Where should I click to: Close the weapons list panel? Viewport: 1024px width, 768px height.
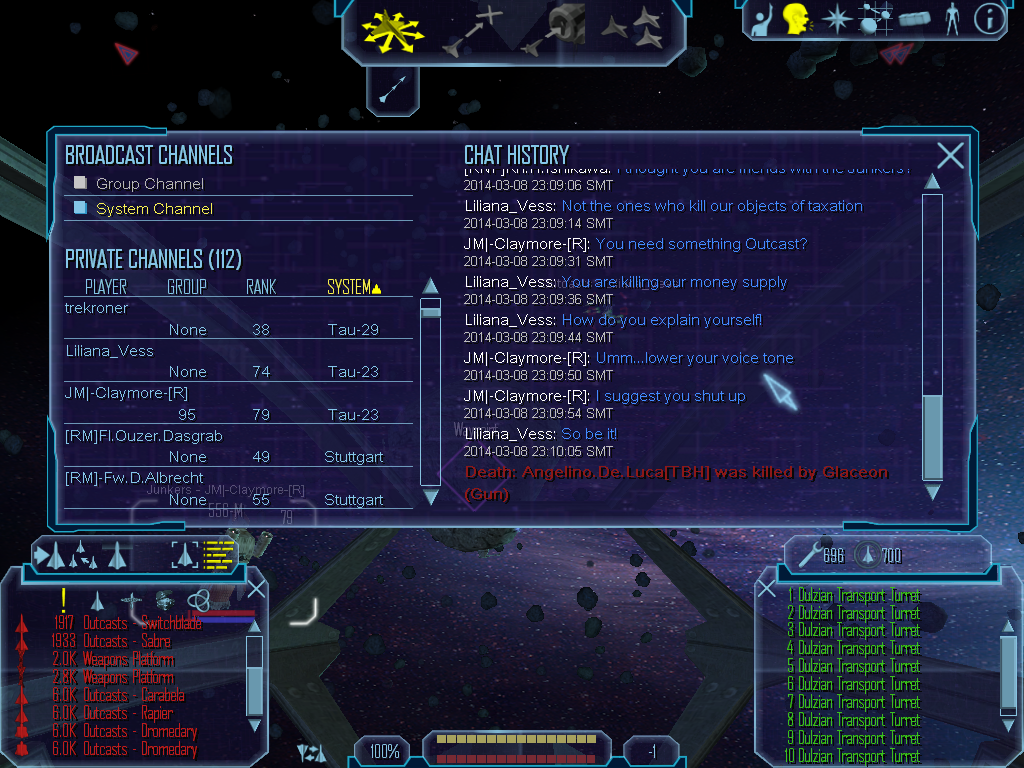(767, 589)
